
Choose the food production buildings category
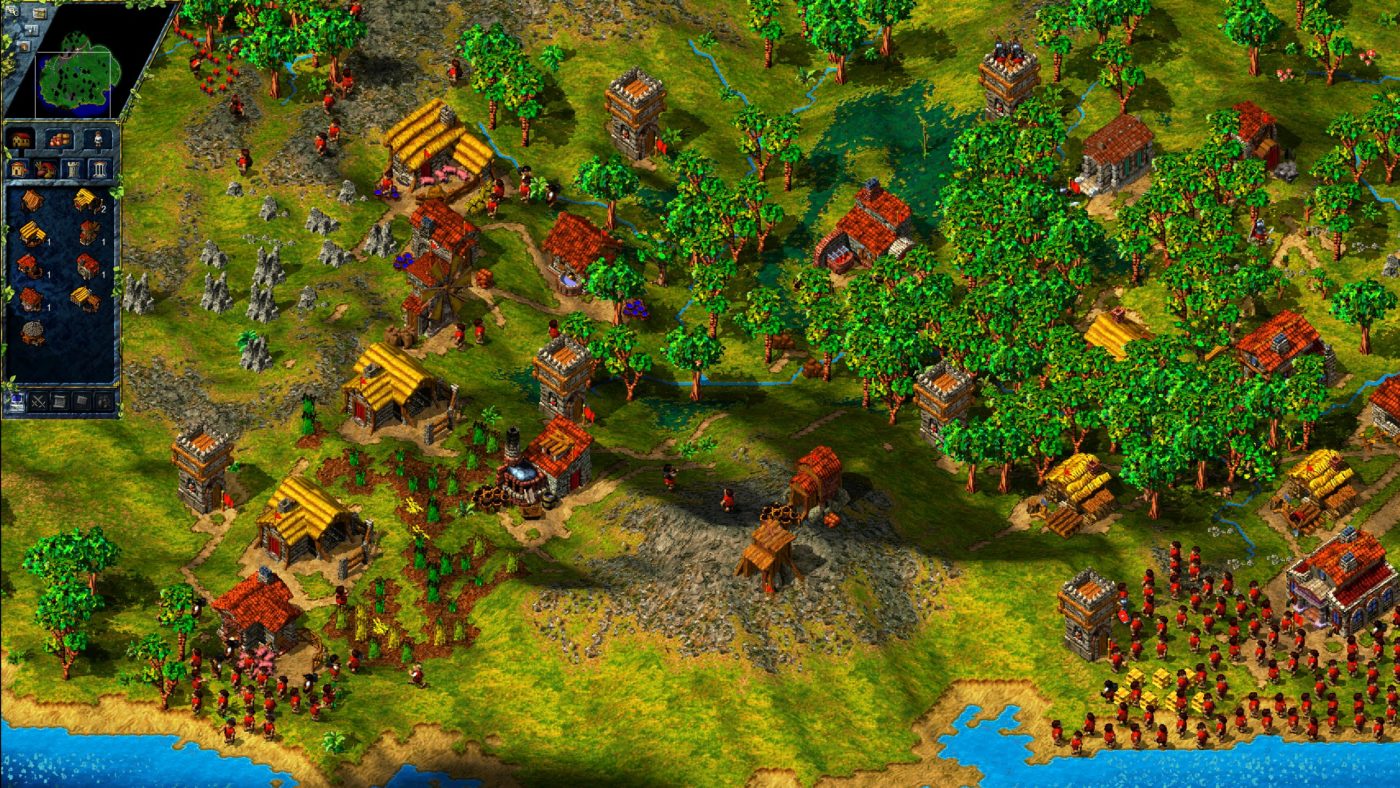46,168
